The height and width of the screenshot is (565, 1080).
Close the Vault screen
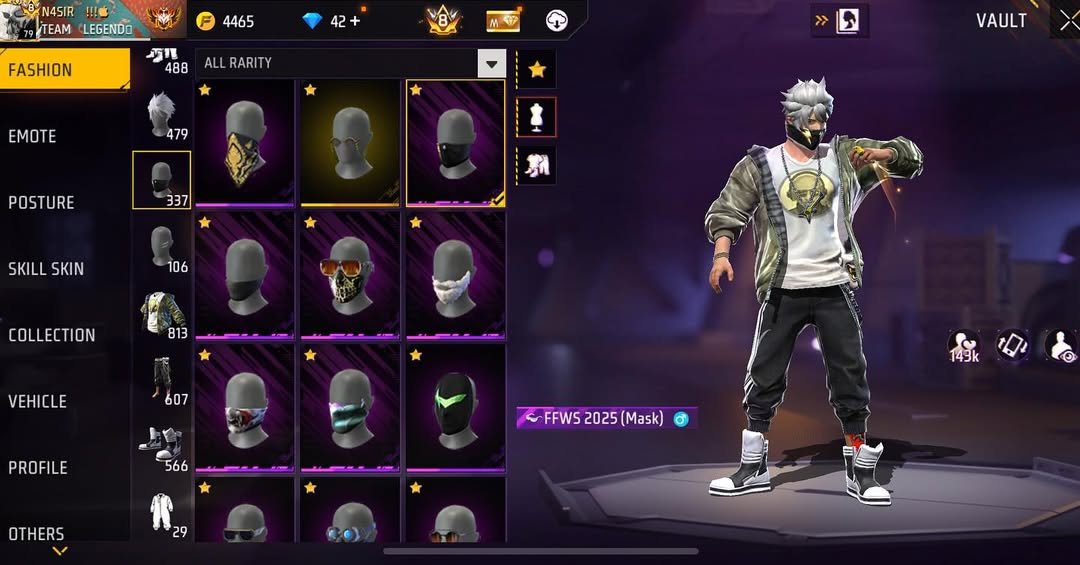click(x=1067, y=21)
